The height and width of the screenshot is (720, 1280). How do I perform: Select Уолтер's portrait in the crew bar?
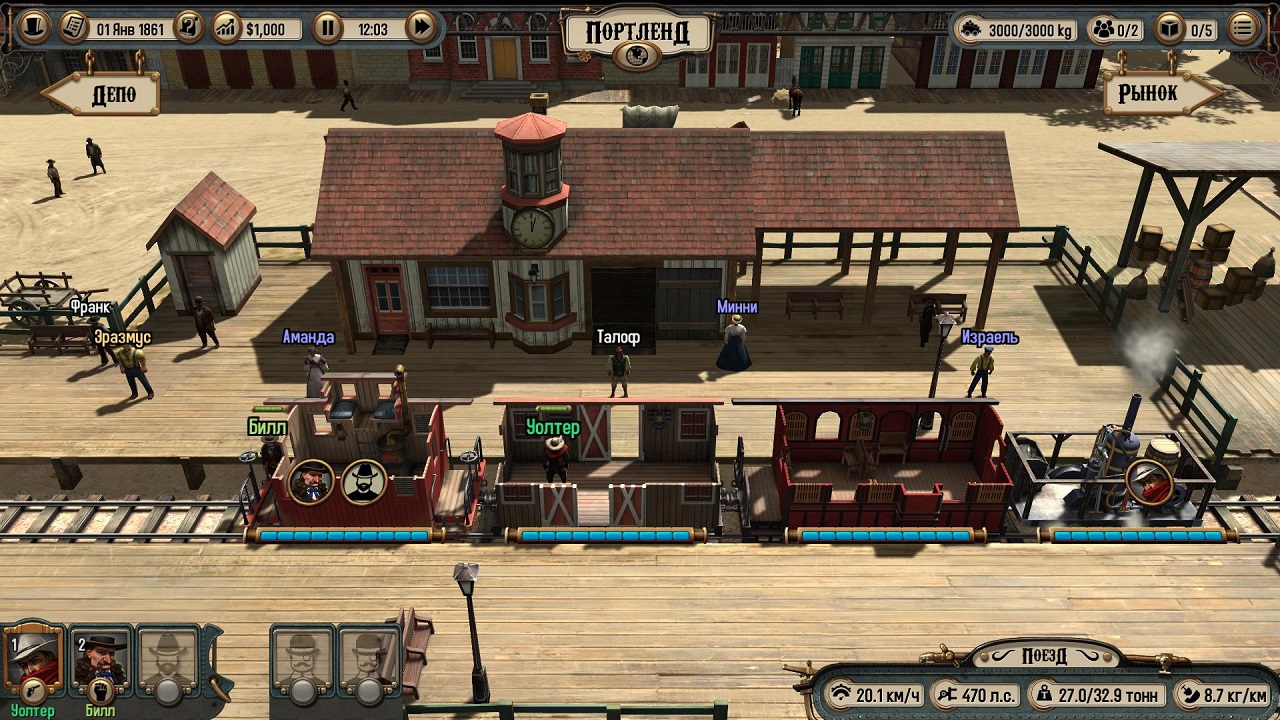(35, 656)
